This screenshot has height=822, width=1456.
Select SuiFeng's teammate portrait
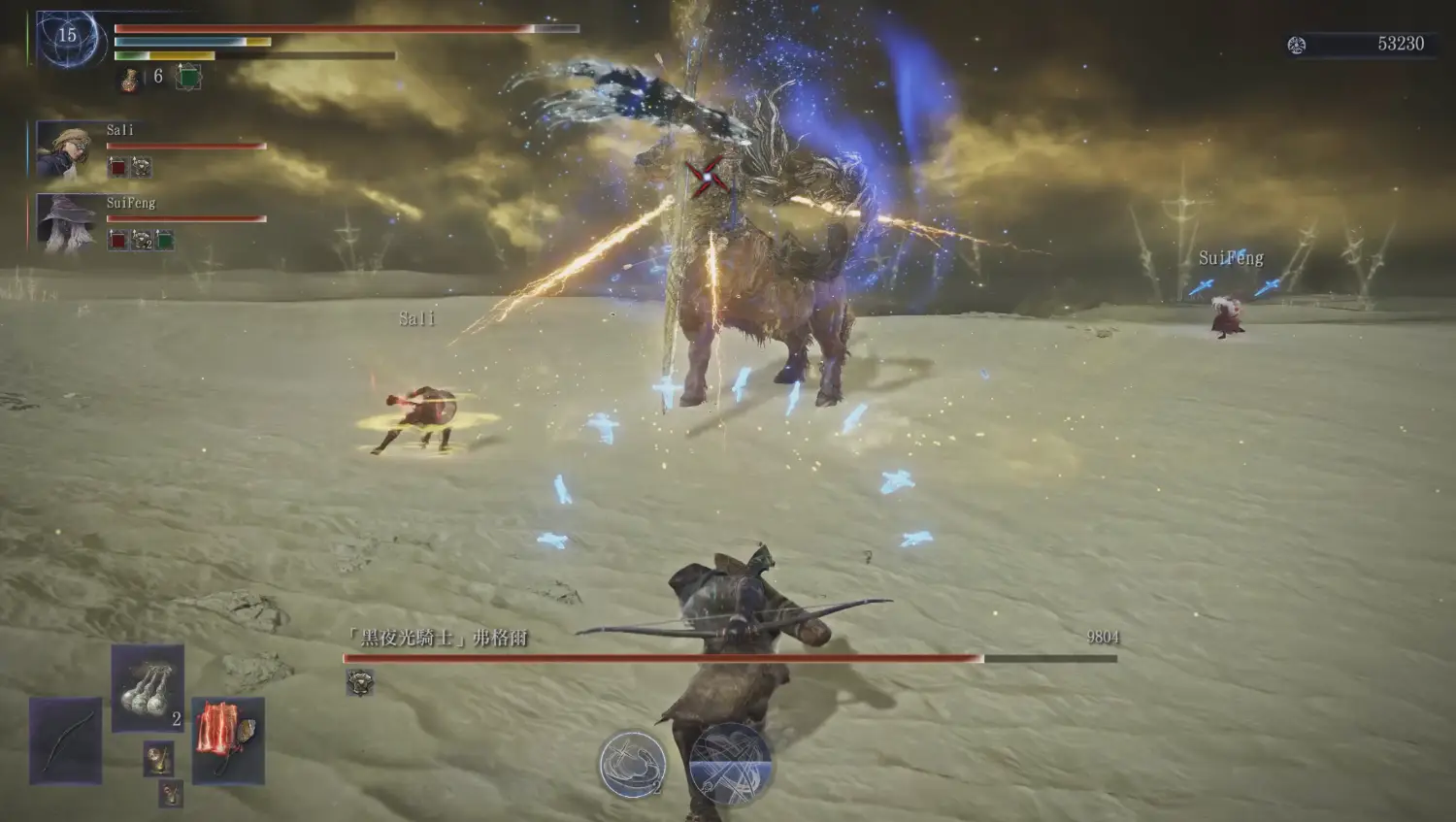point(65,222)
